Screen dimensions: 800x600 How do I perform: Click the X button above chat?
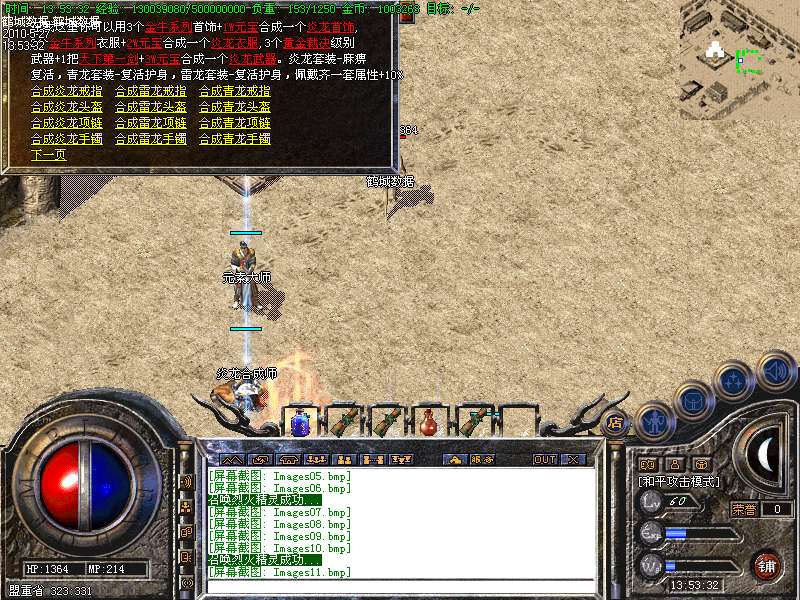(x=573, y=460)
